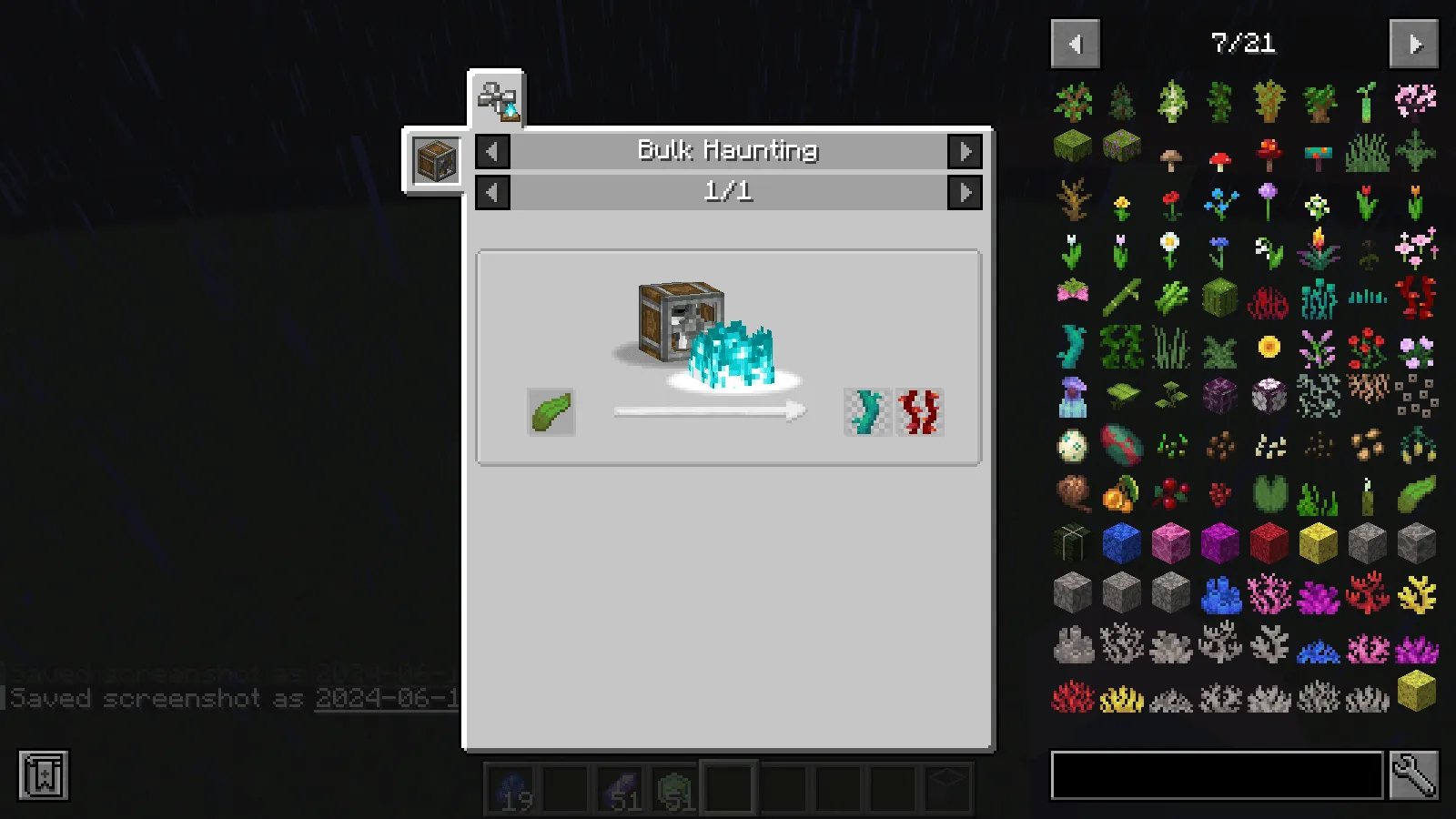Viewport: 1456px width, 819px height.
Task: Expand the next recipe category arrow
Action: click(967, 152)
